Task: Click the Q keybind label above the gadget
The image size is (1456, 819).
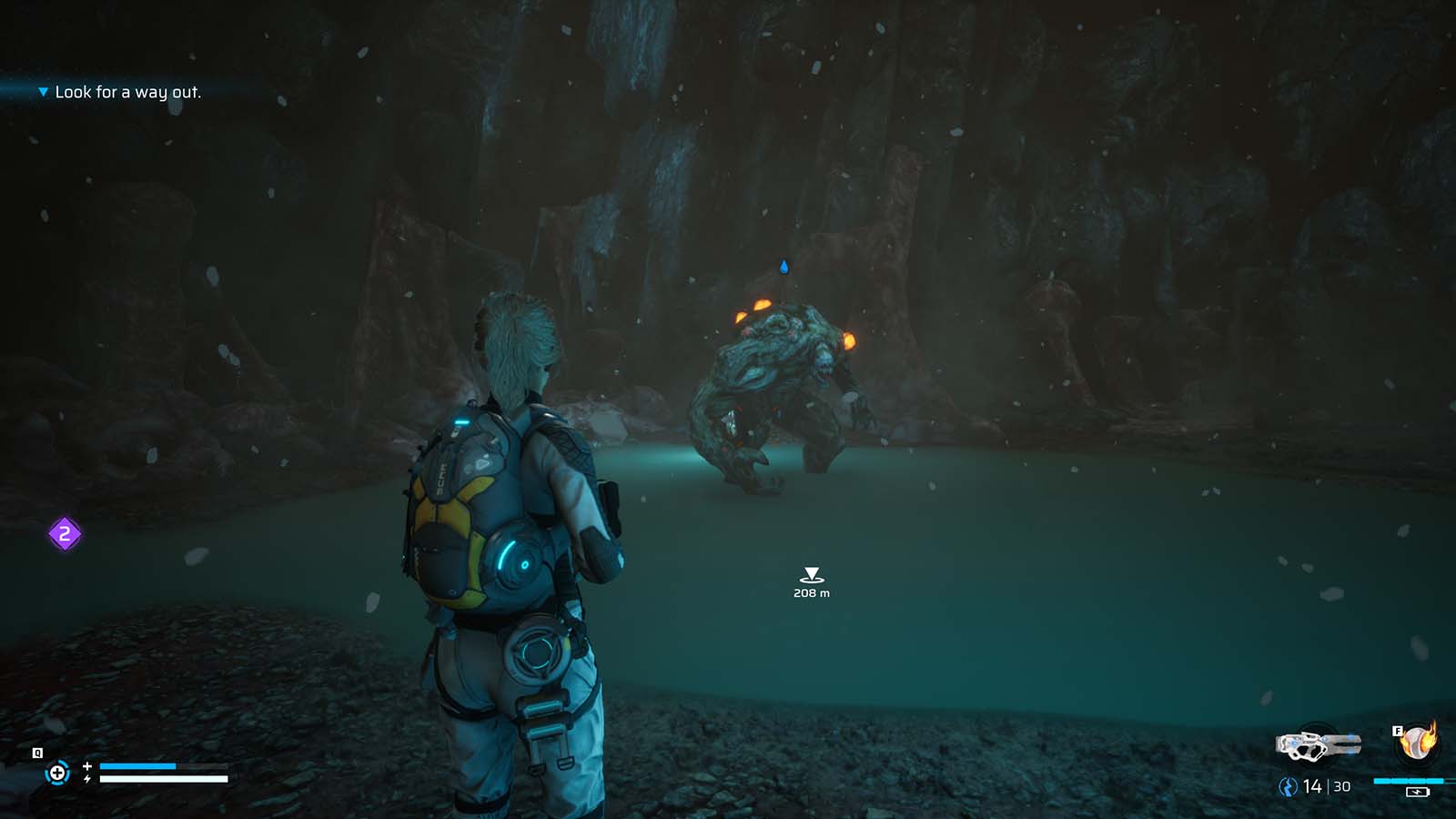Action: click(x=37, y=753)
